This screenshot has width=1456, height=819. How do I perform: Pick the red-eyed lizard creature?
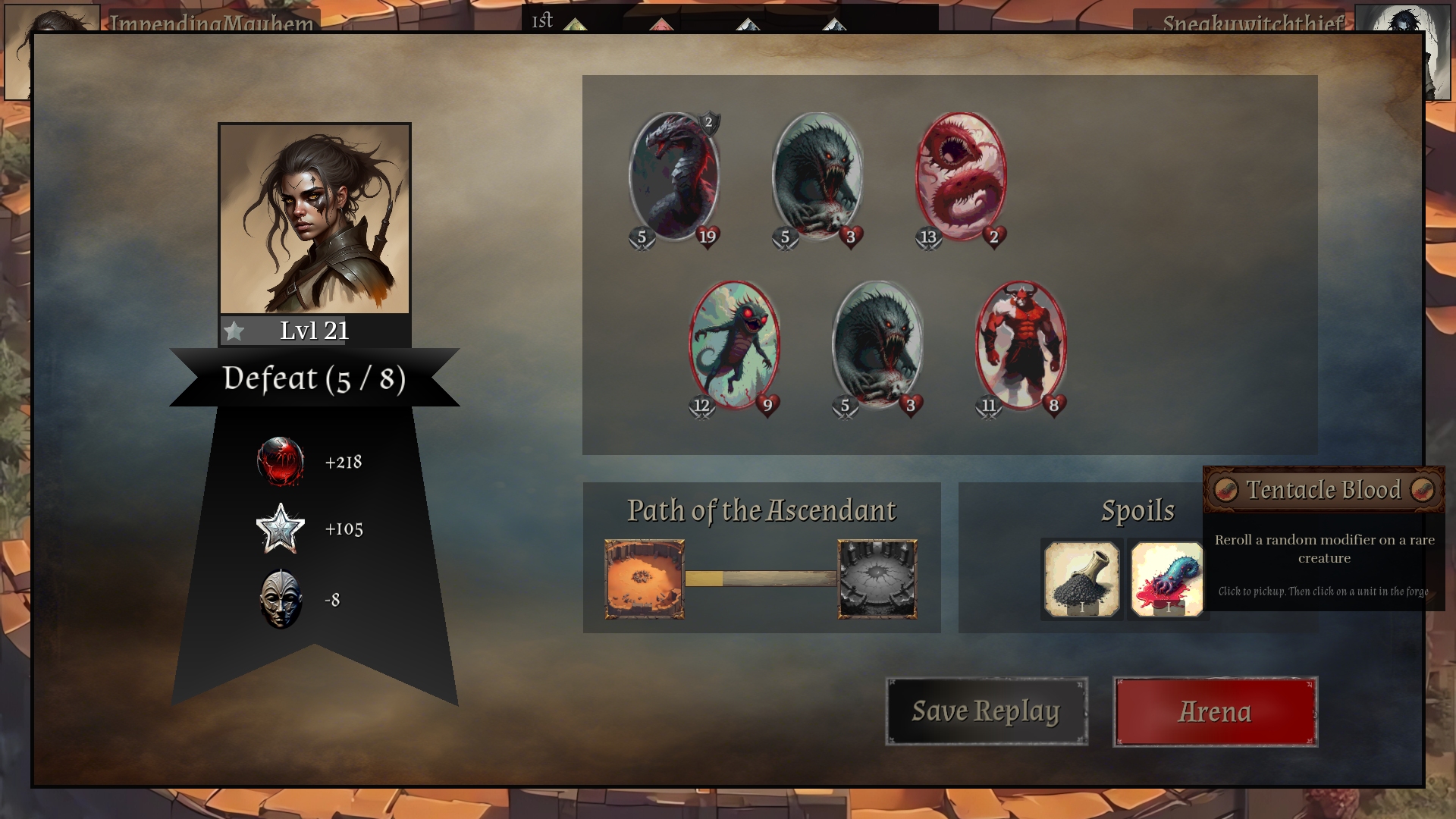[734, 347]
